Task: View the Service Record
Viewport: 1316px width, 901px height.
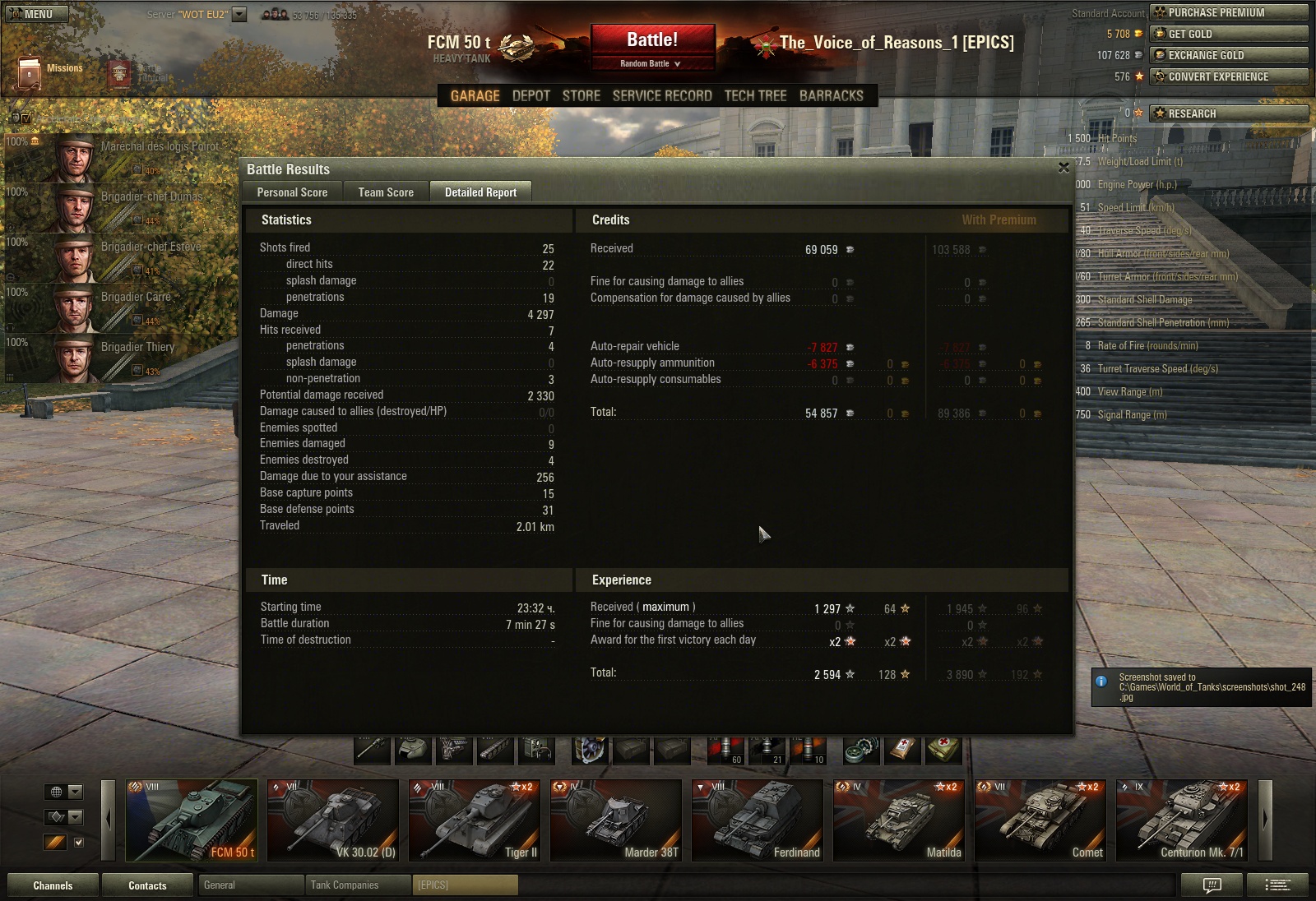Action: pos(662,95)
